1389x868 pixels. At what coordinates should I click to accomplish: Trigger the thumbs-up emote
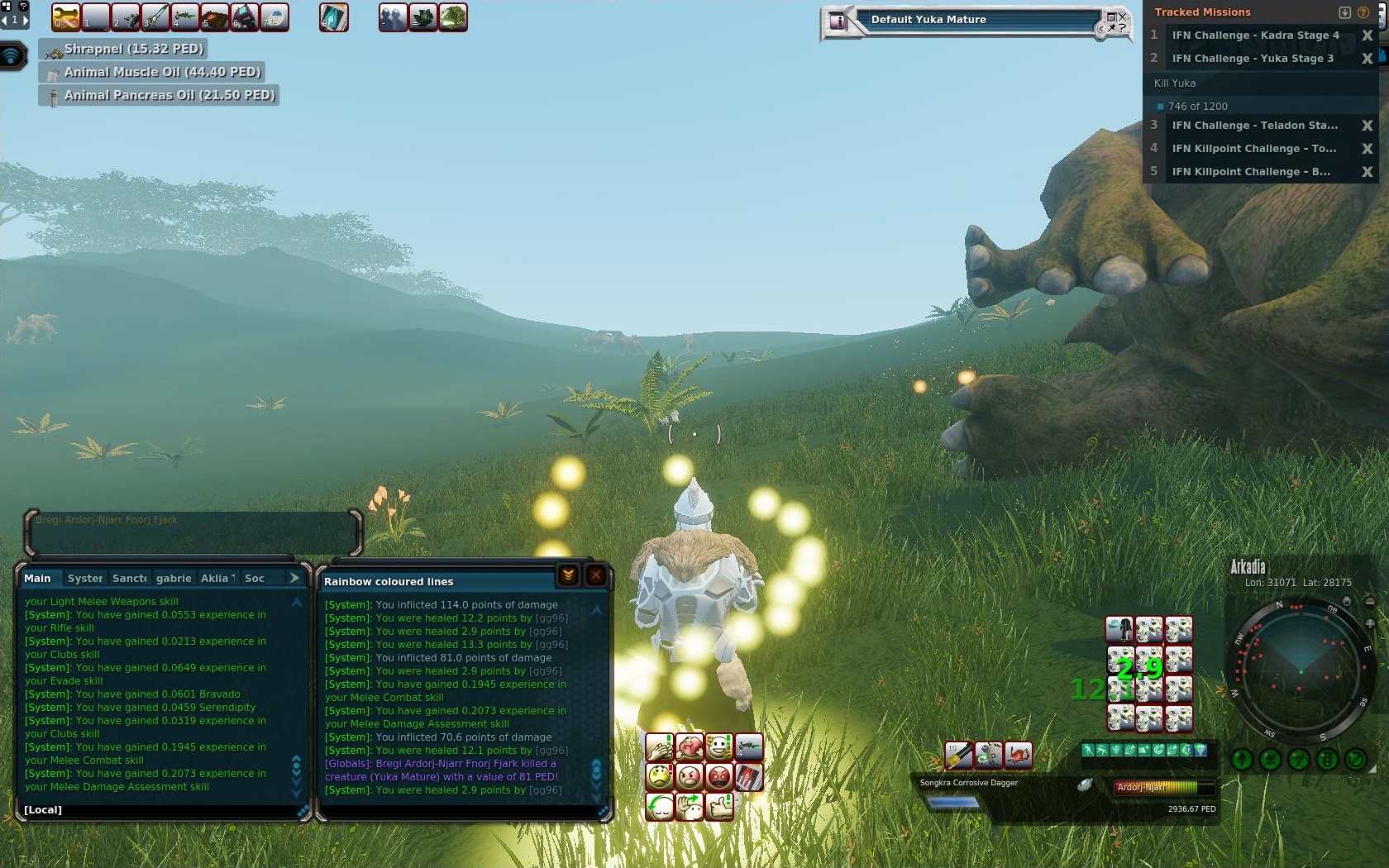[x=719, y=805]
